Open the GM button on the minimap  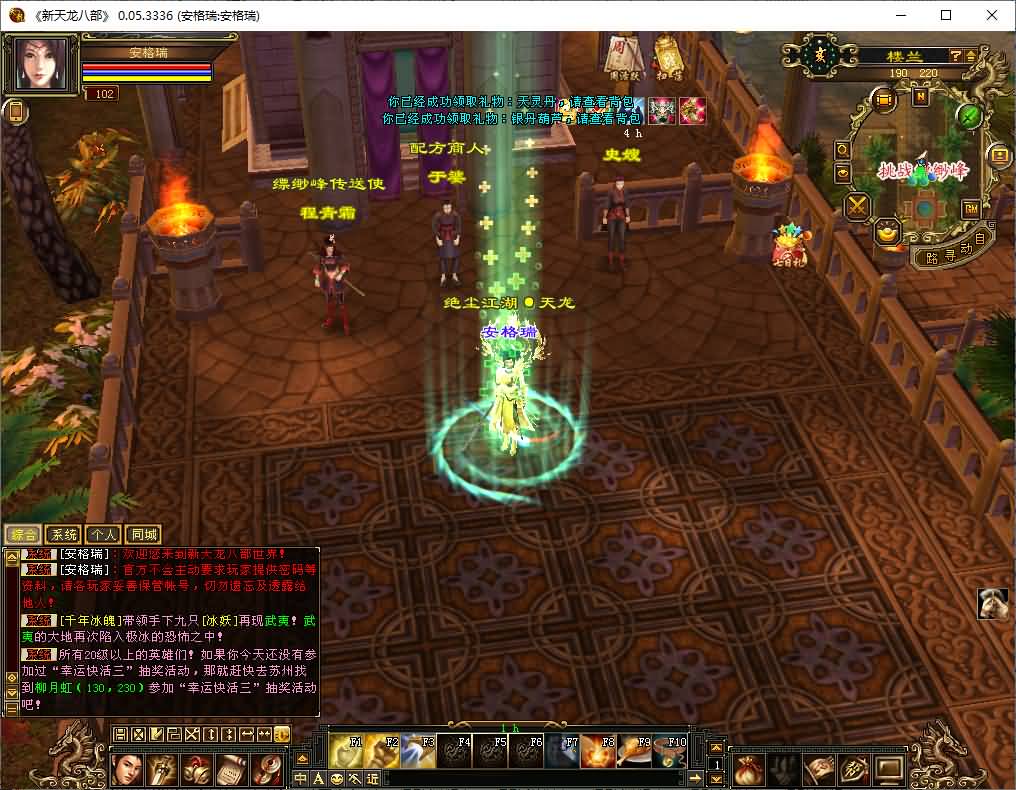pyautogui.click(x=970, y=208)
